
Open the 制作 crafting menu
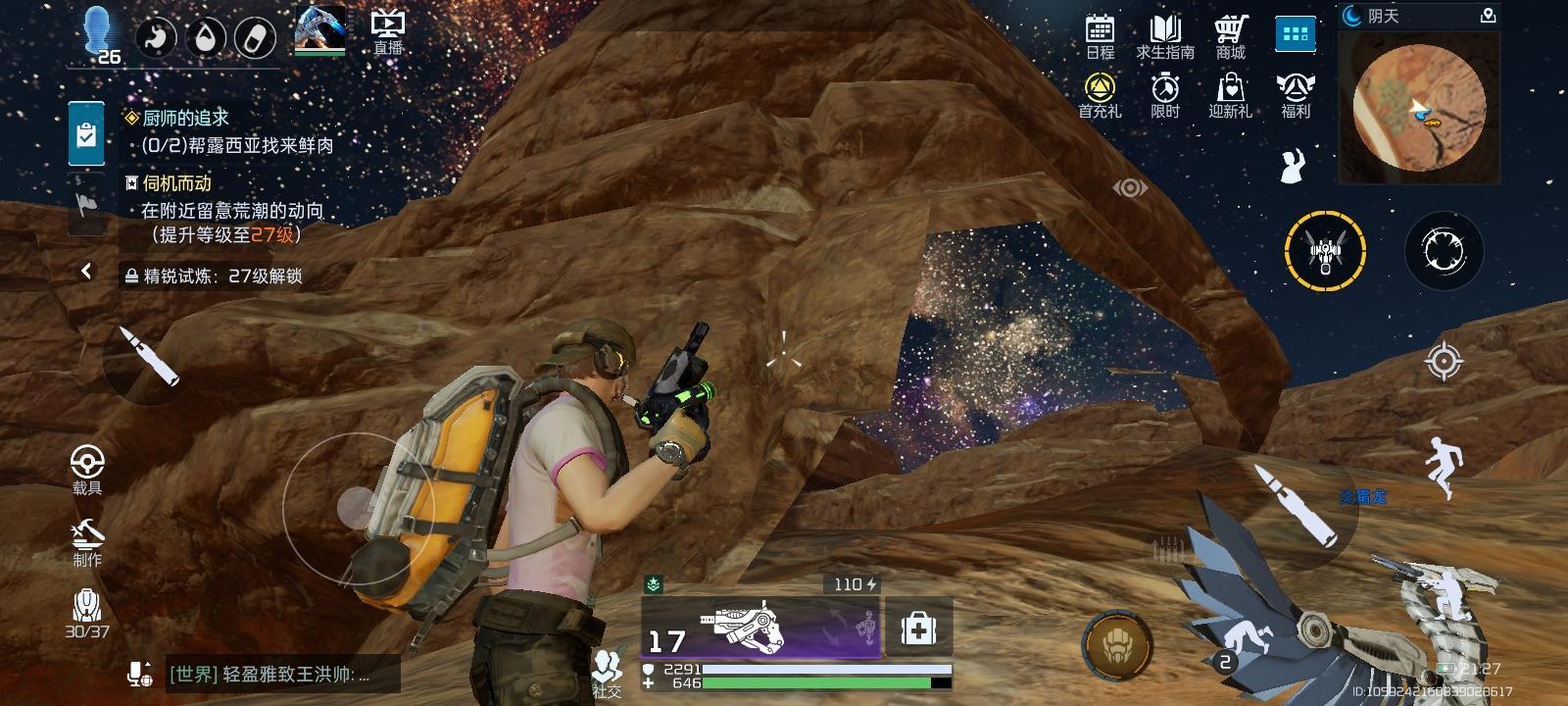pyautogui.click(x=87, y=542)
